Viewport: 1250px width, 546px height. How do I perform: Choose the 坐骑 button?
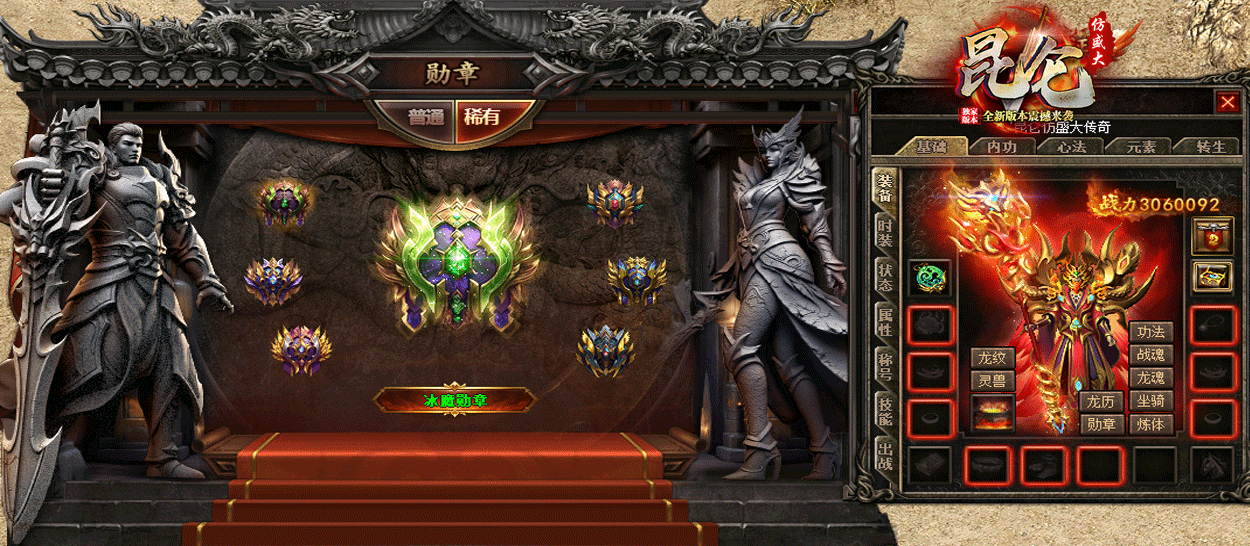tap(1151, 401)
